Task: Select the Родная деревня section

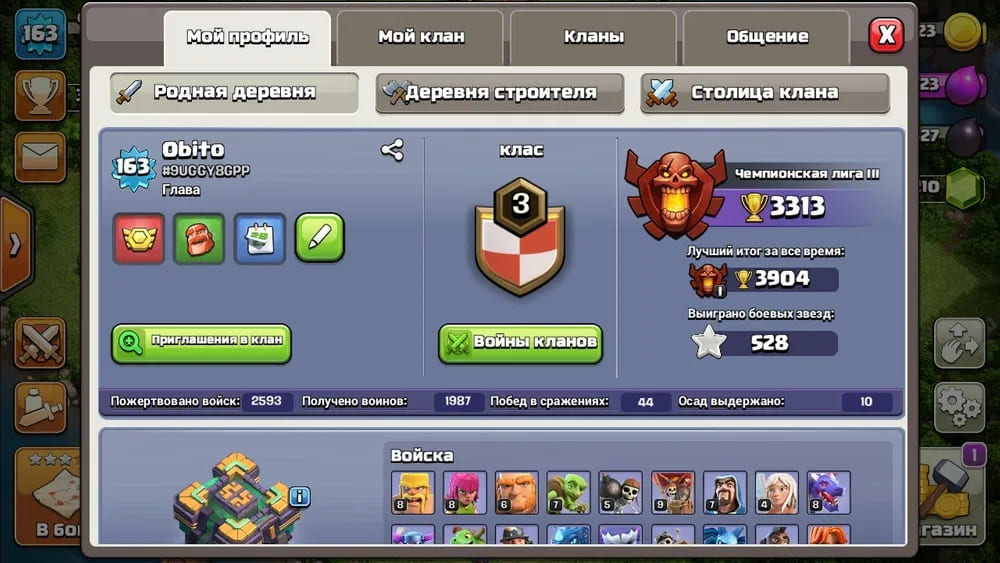Action: (234, 93)
